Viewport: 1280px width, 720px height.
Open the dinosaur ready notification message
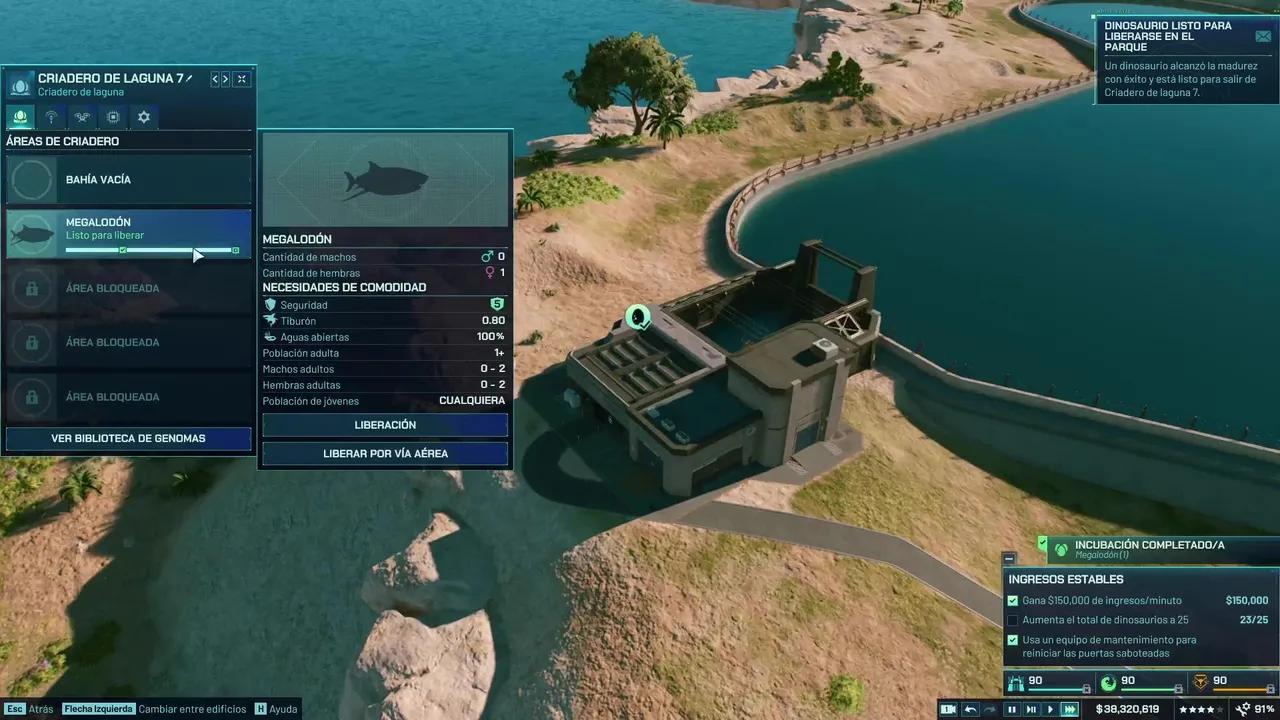pyautogui.click(x=1264, y=36)
